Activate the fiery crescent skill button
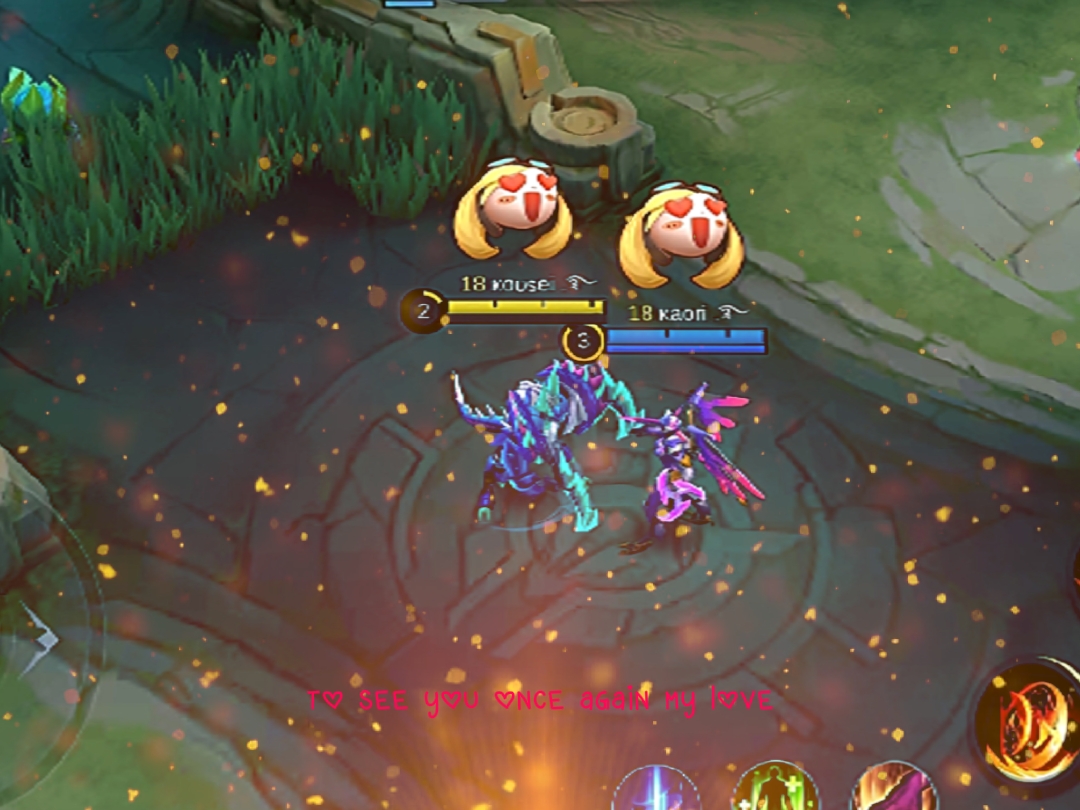1080x810 pixels. click(x=1032, y=722)
